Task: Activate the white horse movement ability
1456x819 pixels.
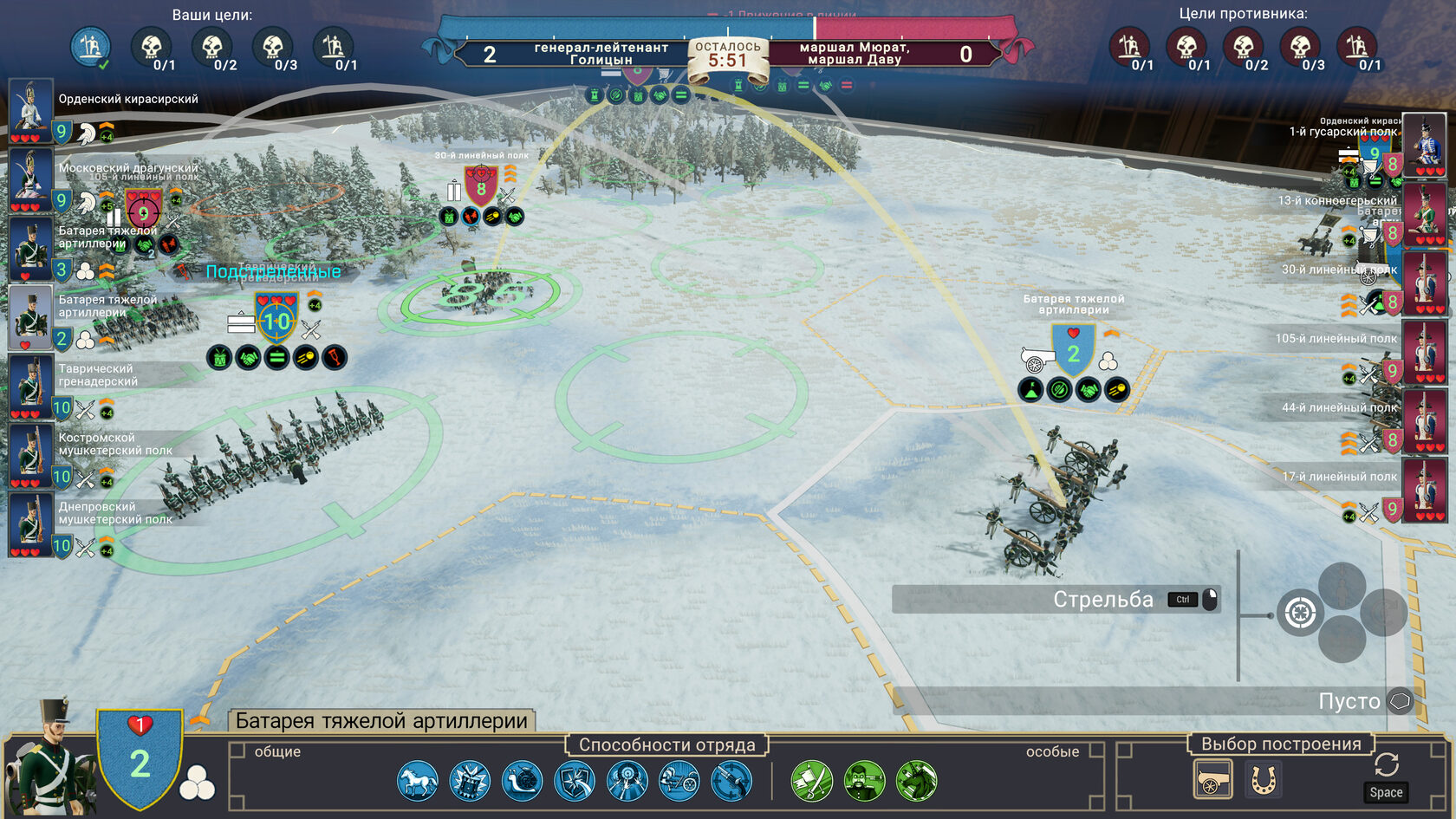Action: click(418, 781)
